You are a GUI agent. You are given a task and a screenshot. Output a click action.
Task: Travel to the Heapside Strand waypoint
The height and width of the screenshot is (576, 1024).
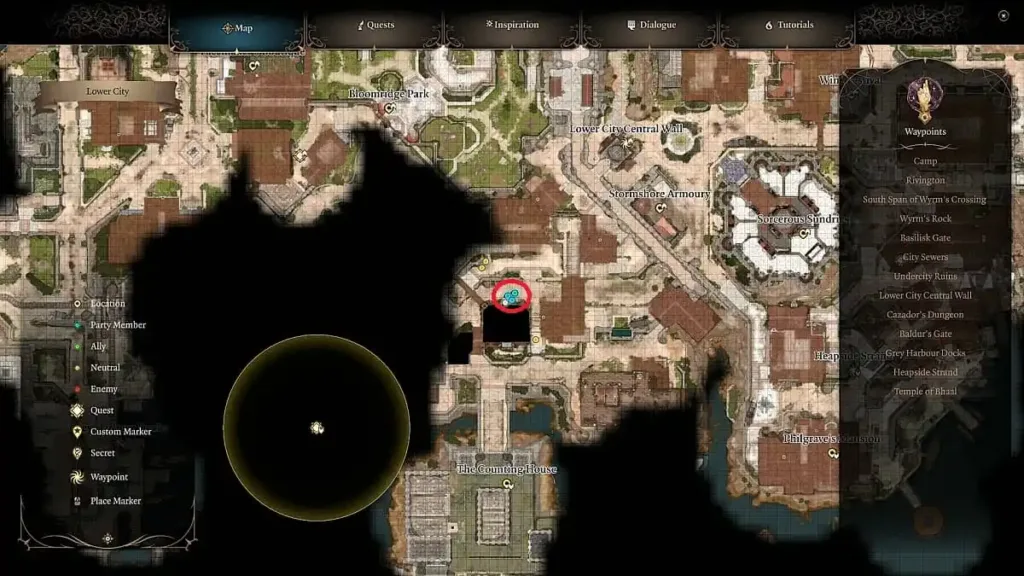click(x=925, y=372)
